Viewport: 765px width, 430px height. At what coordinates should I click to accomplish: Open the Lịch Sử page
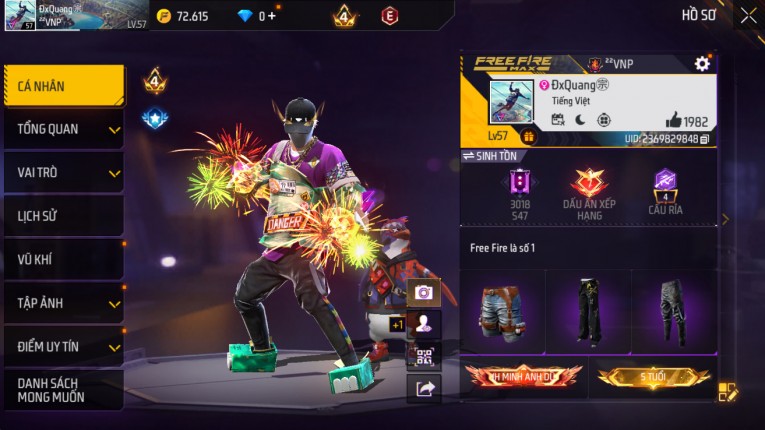[64, 216]
